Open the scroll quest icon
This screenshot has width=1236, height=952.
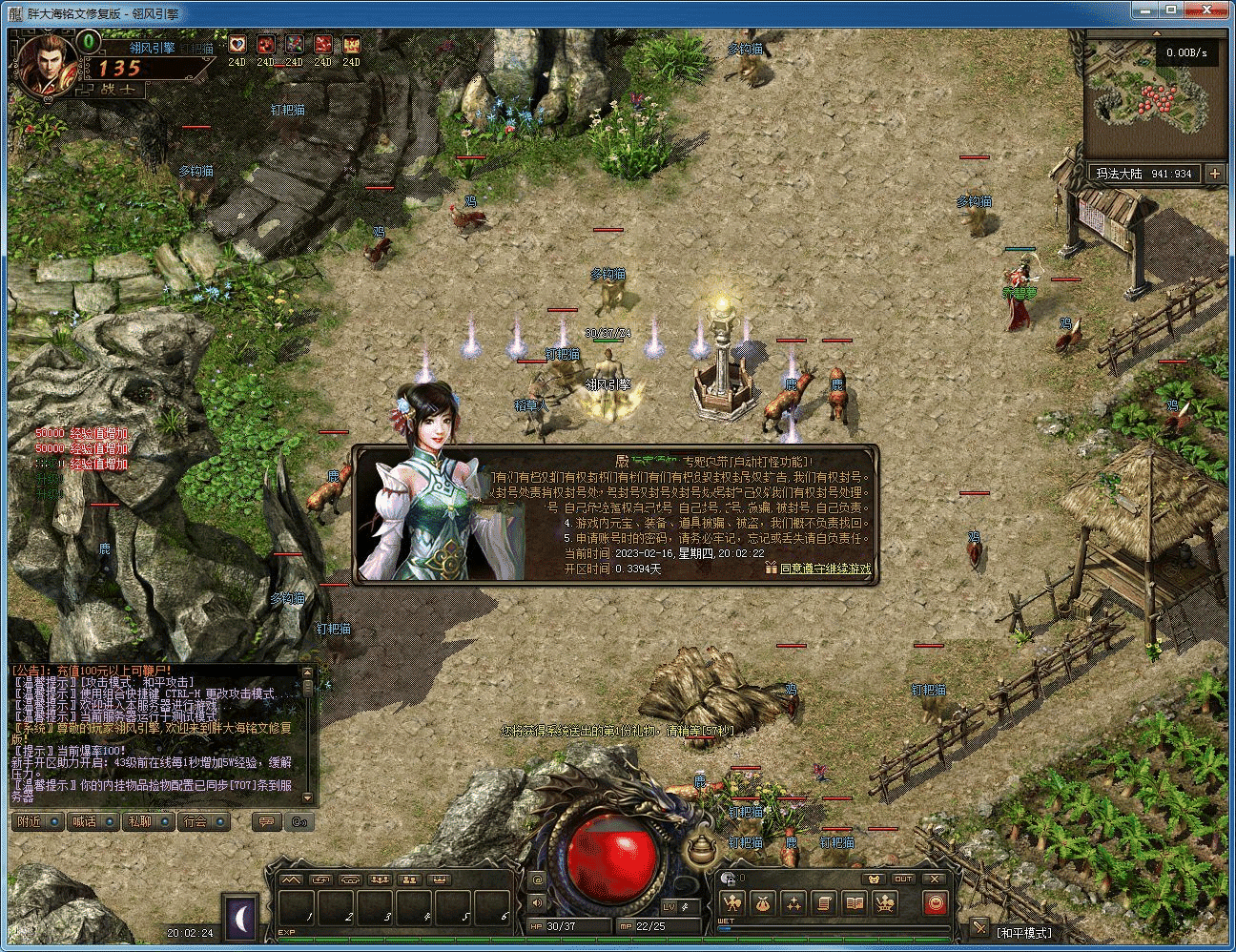824,902
